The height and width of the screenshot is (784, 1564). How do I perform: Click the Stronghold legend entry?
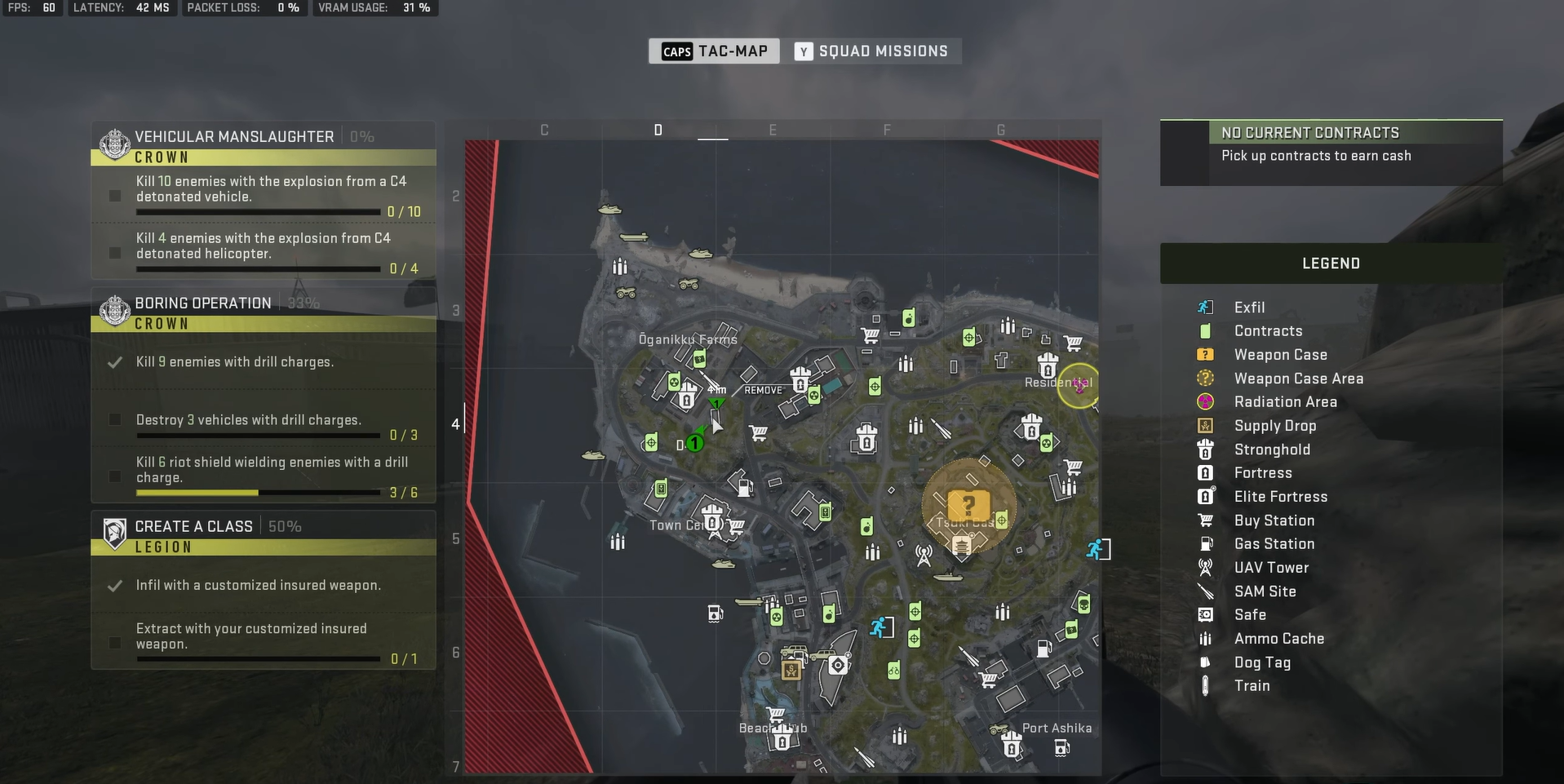1272,450
